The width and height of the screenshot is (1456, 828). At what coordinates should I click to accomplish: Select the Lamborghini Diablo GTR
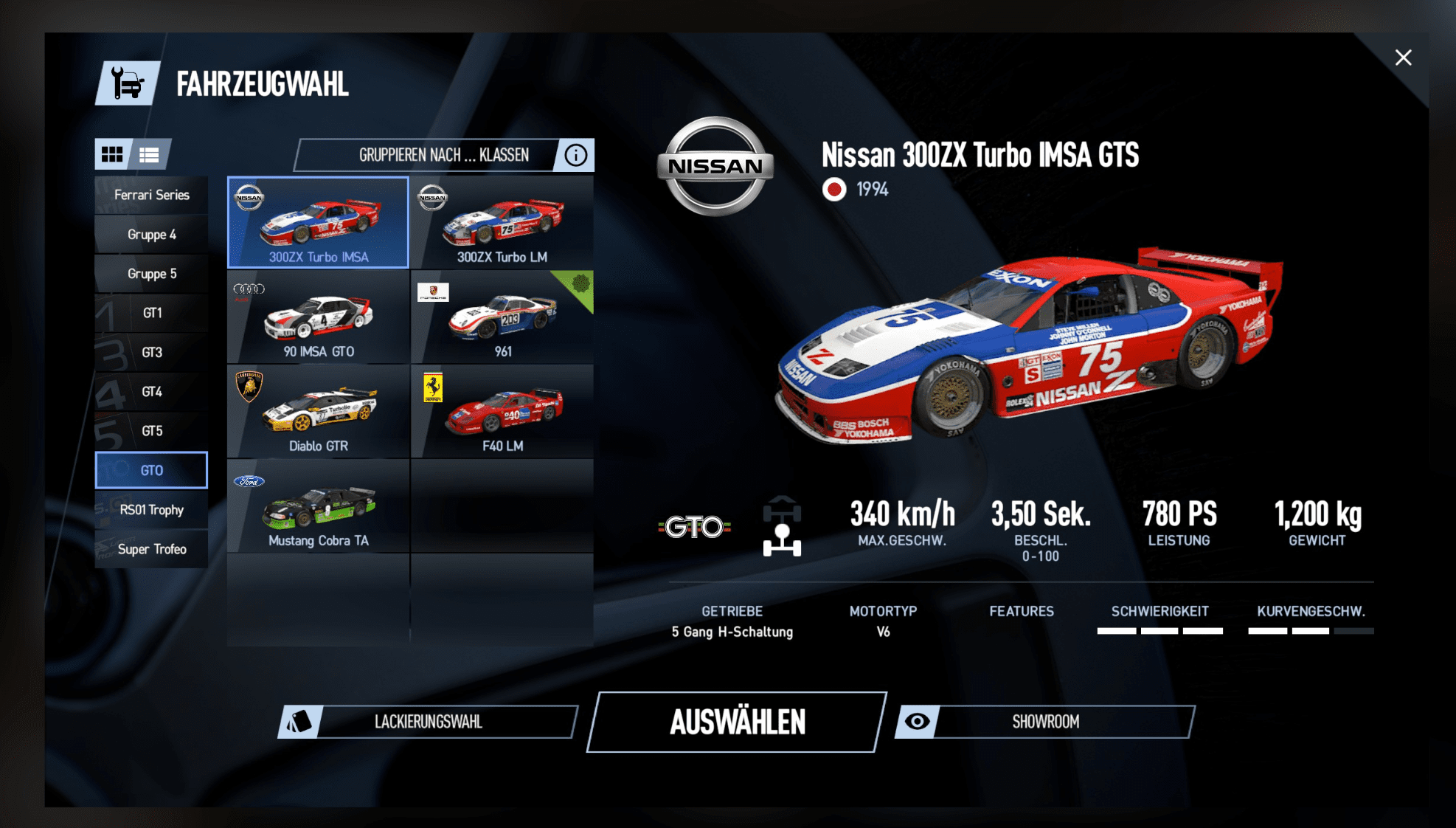[x=319, y=412]
